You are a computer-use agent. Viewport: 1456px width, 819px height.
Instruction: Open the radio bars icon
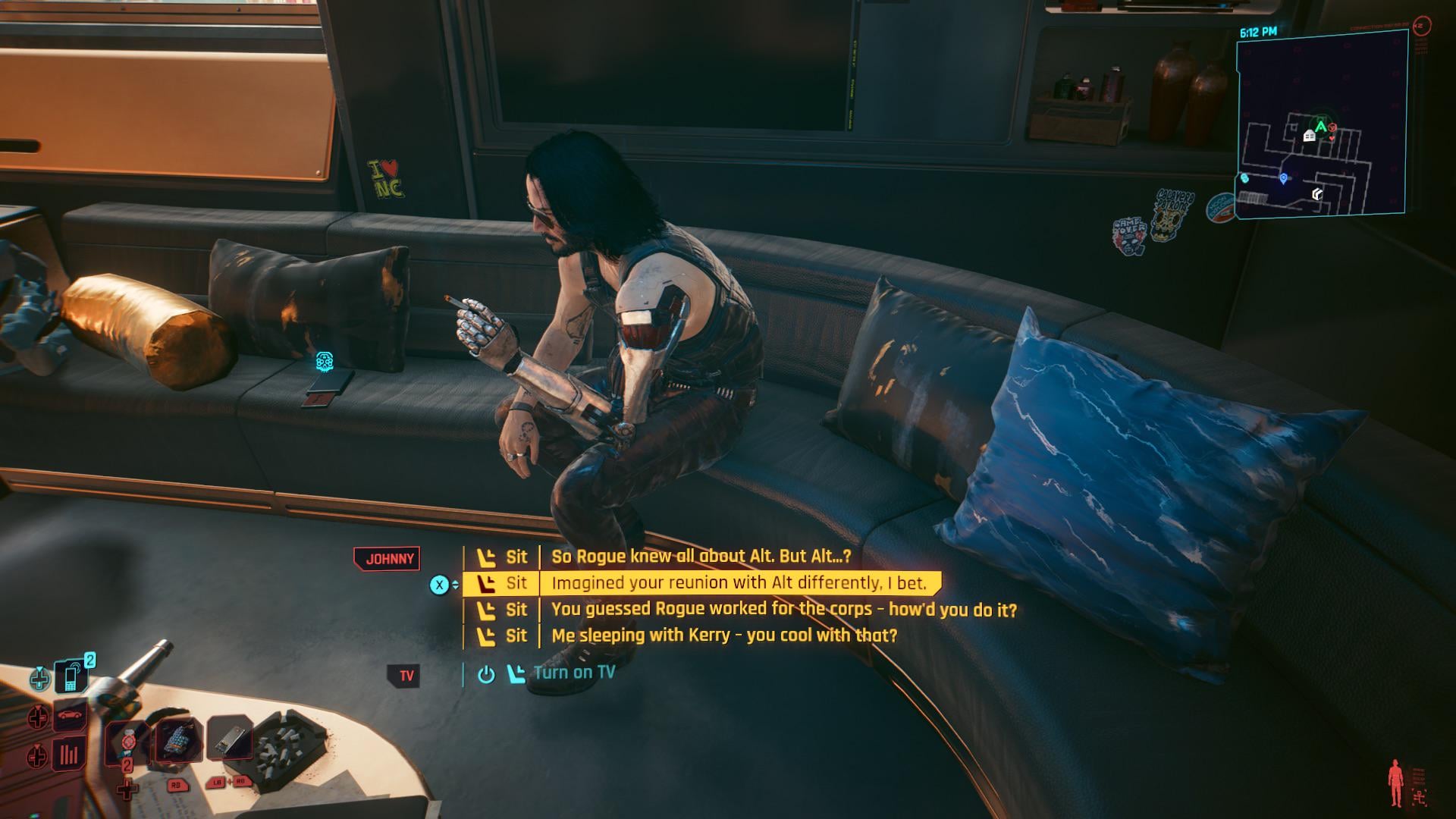click(69, 755)
